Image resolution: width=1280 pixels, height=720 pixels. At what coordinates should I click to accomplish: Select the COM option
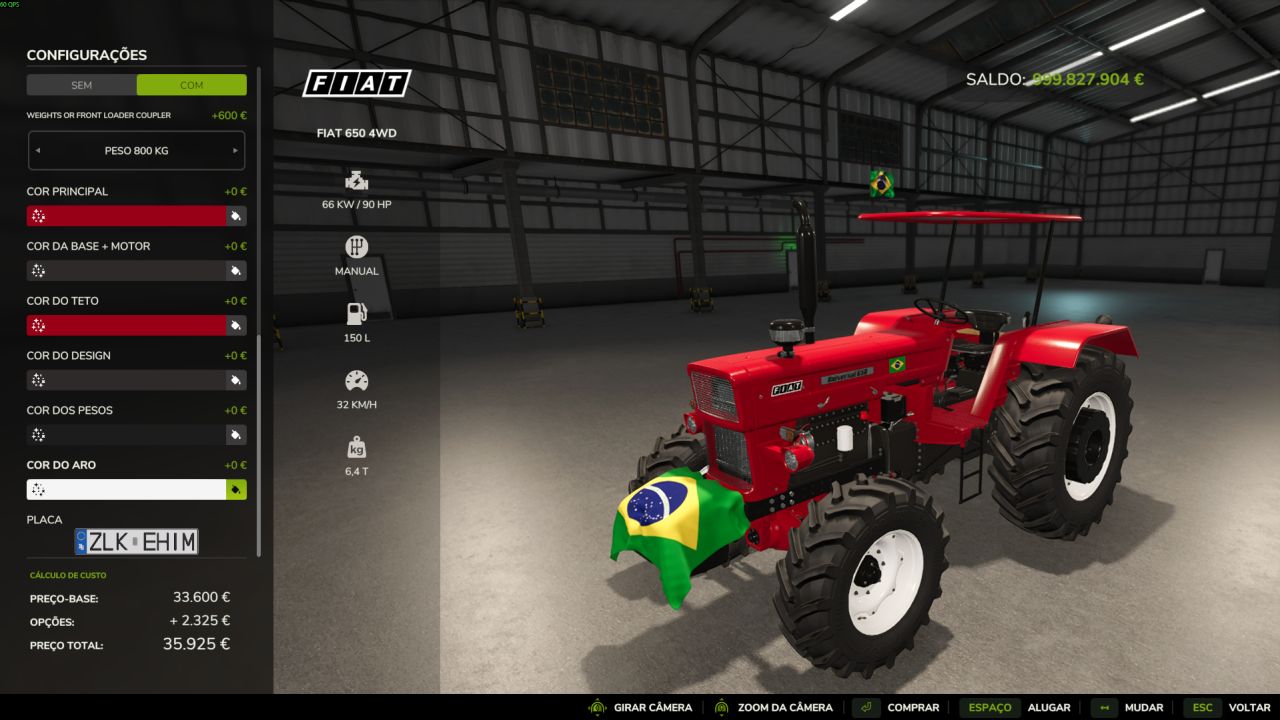(x=191, y=85)
